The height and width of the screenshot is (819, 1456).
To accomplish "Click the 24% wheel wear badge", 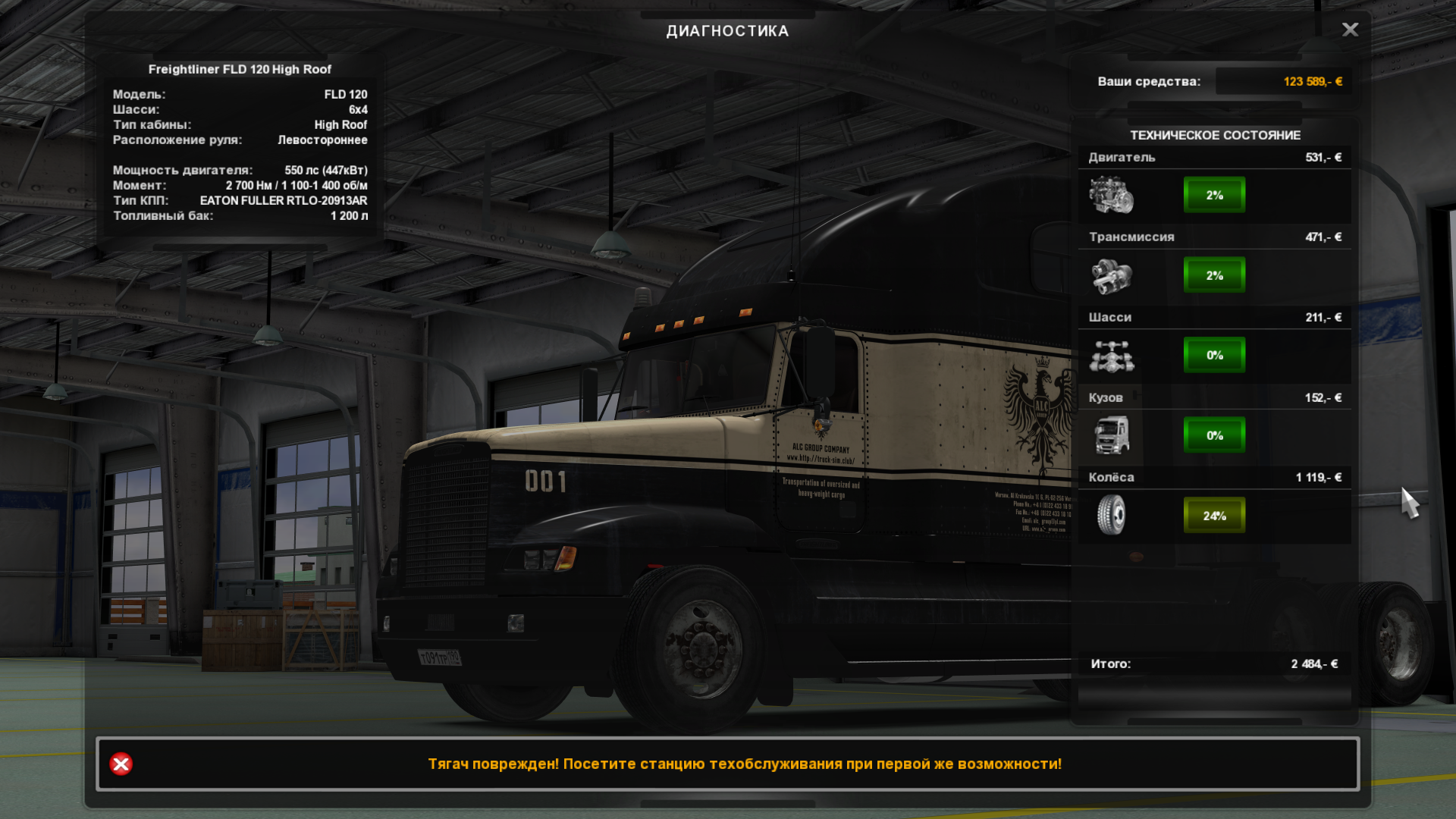I will click(x=1214, y=516).
